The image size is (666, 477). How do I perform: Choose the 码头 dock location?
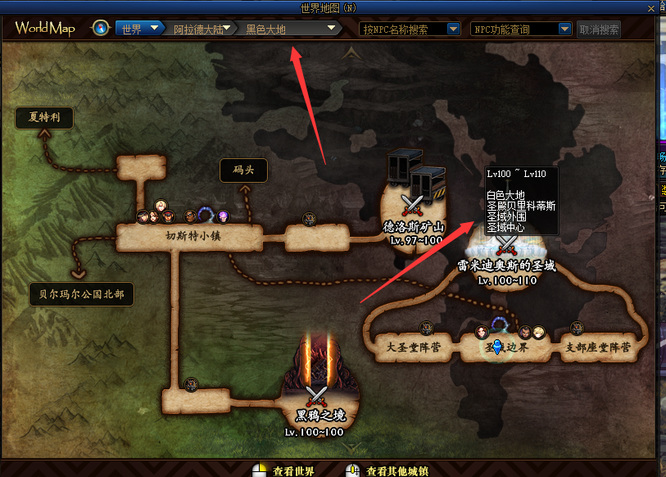coord(243,171)
